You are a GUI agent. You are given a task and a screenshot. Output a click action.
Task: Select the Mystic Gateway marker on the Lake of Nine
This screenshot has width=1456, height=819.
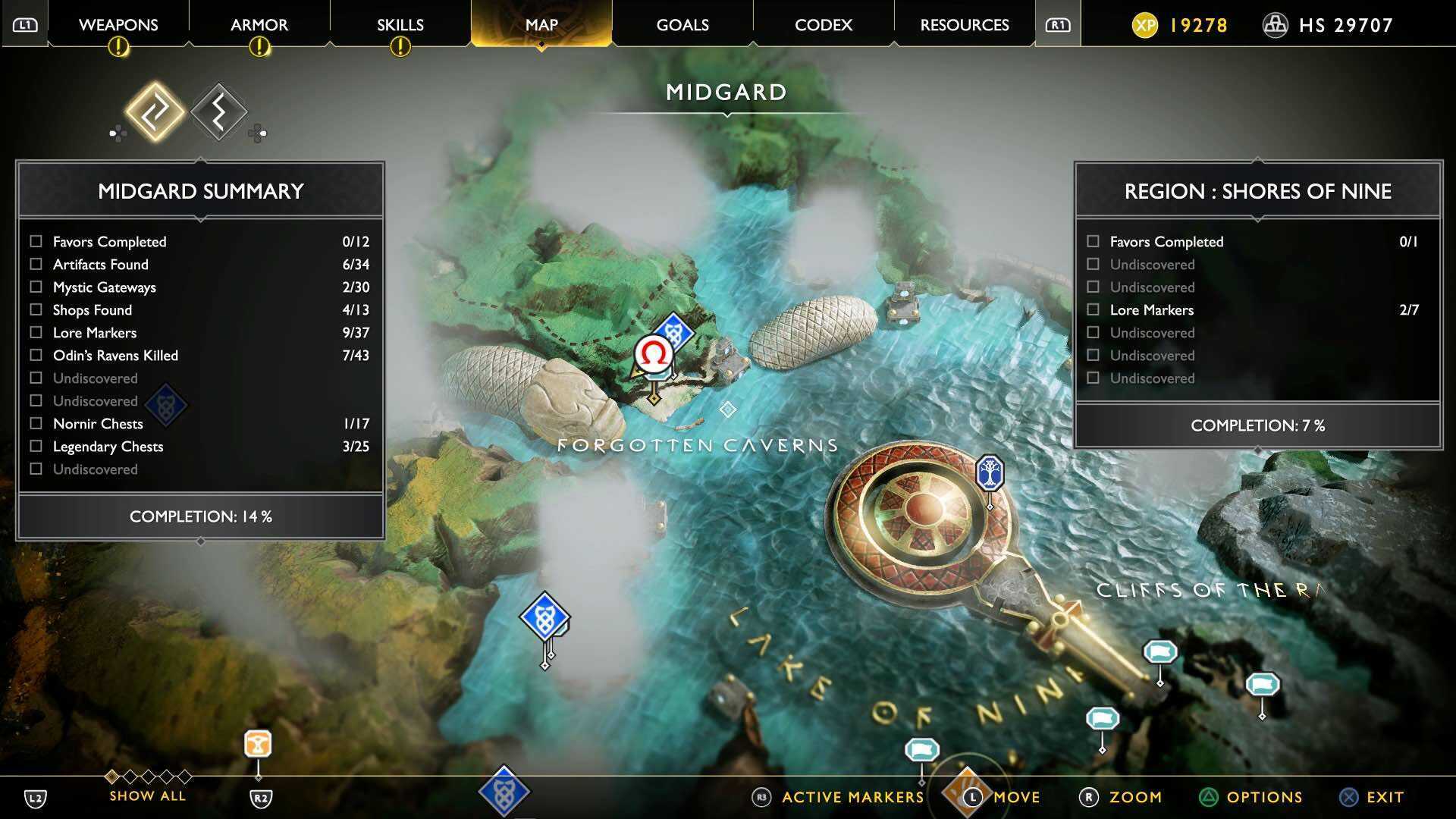544,617
